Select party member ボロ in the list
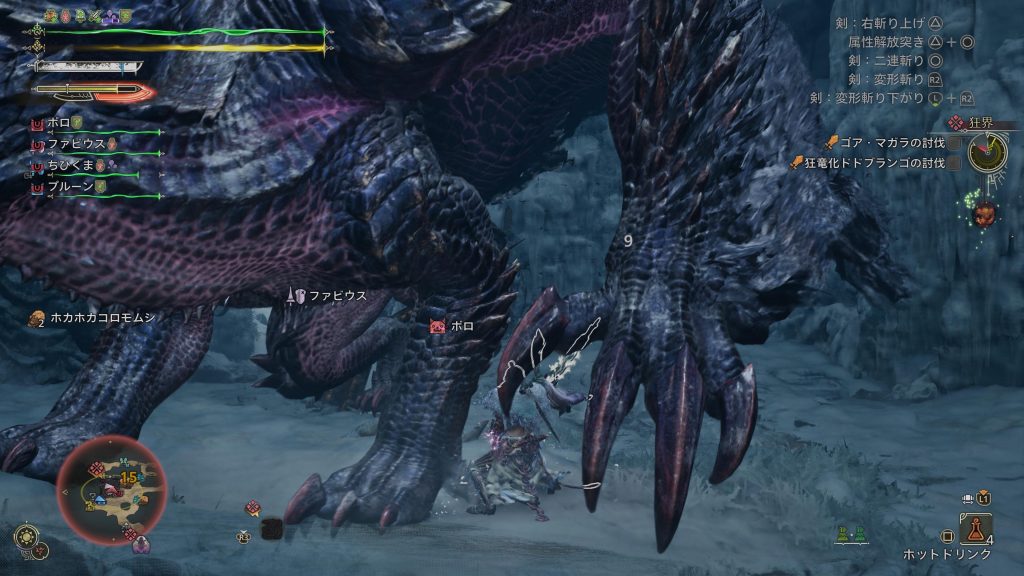The image size is (1024, 576). click(60, 122)
